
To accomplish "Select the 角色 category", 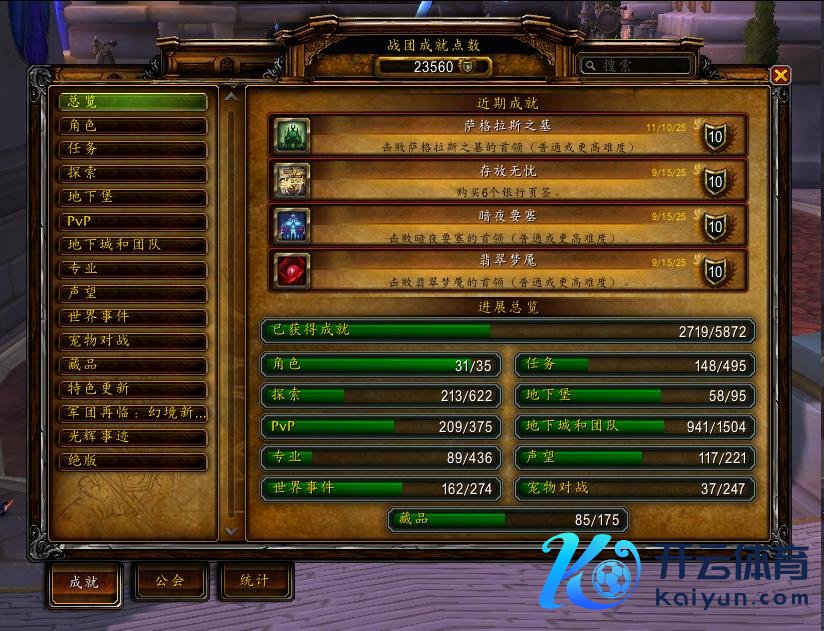I will click(x=132, y=126).
